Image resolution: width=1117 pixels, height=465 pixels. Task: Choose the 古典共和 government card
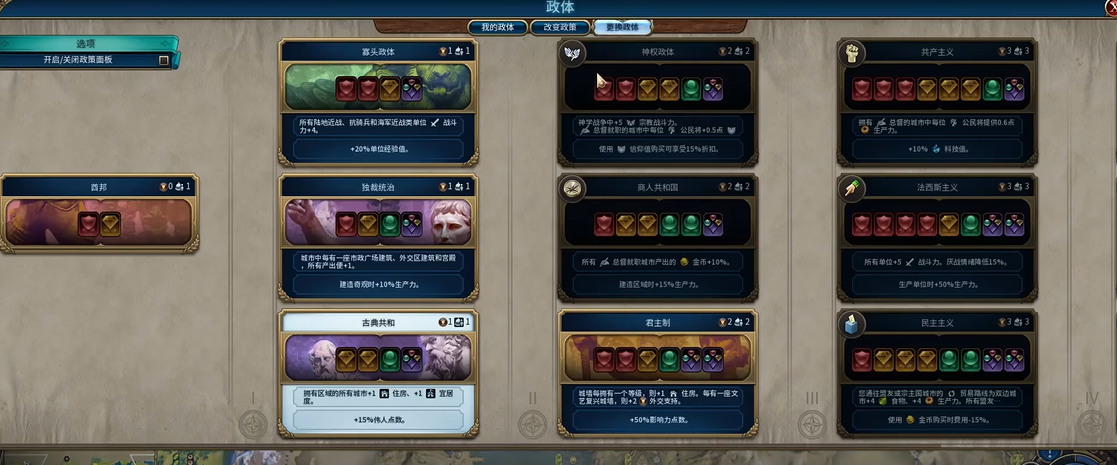point(379,373)
